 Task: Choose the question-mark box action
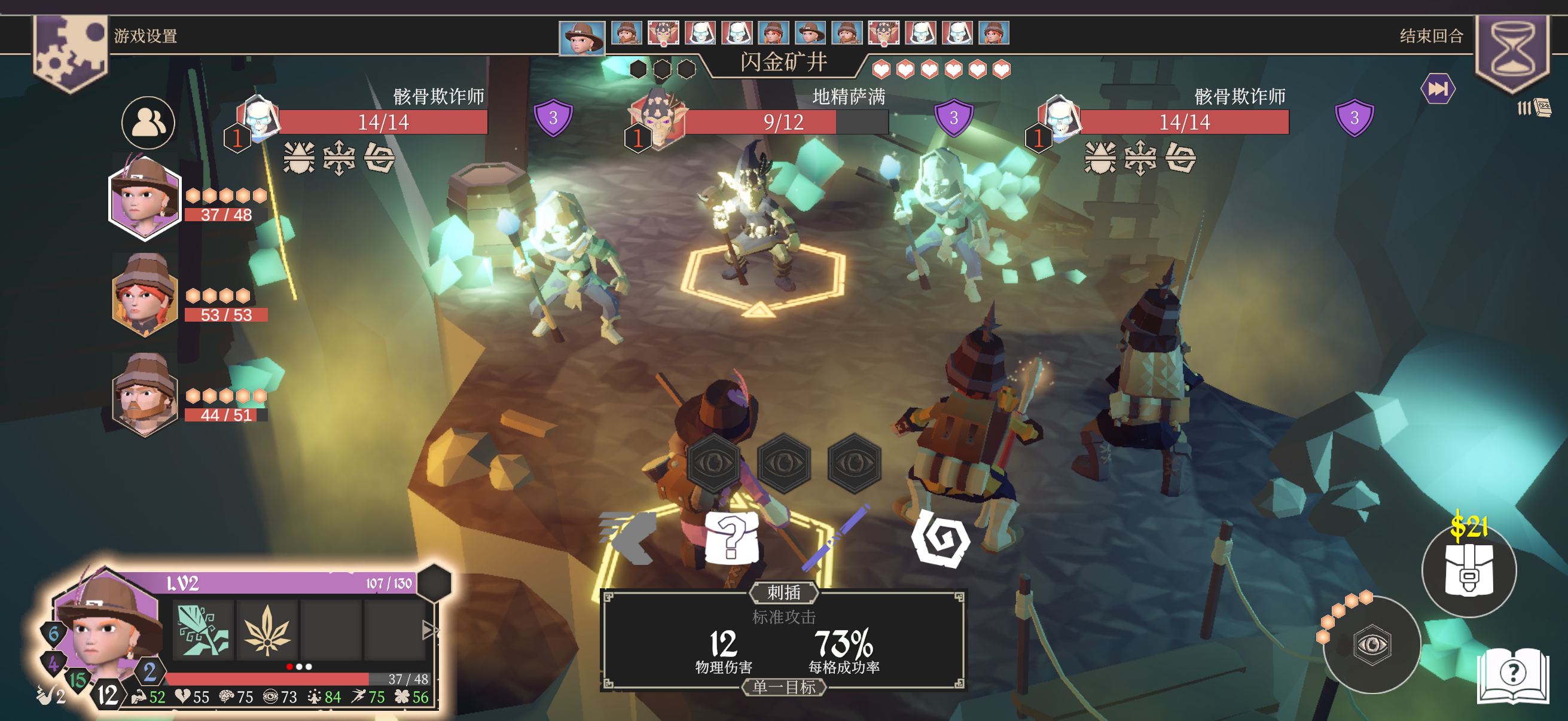point(732,537)
